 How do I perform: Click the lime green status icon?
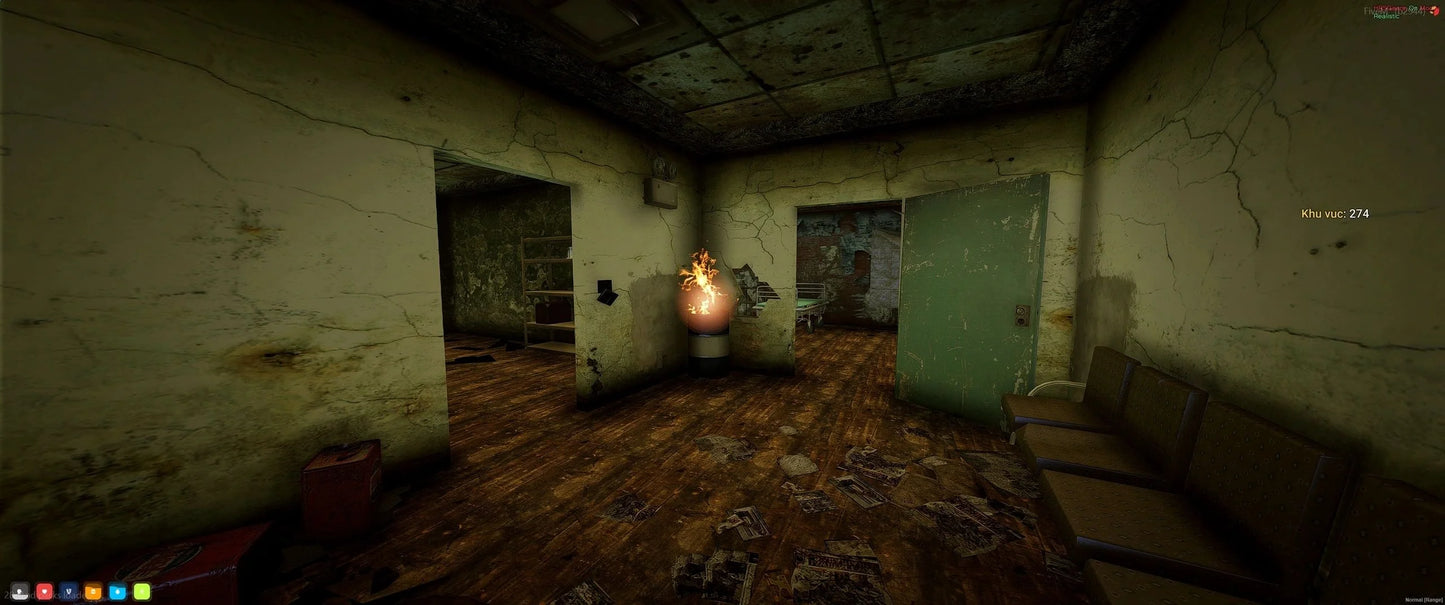click(142, 591)
